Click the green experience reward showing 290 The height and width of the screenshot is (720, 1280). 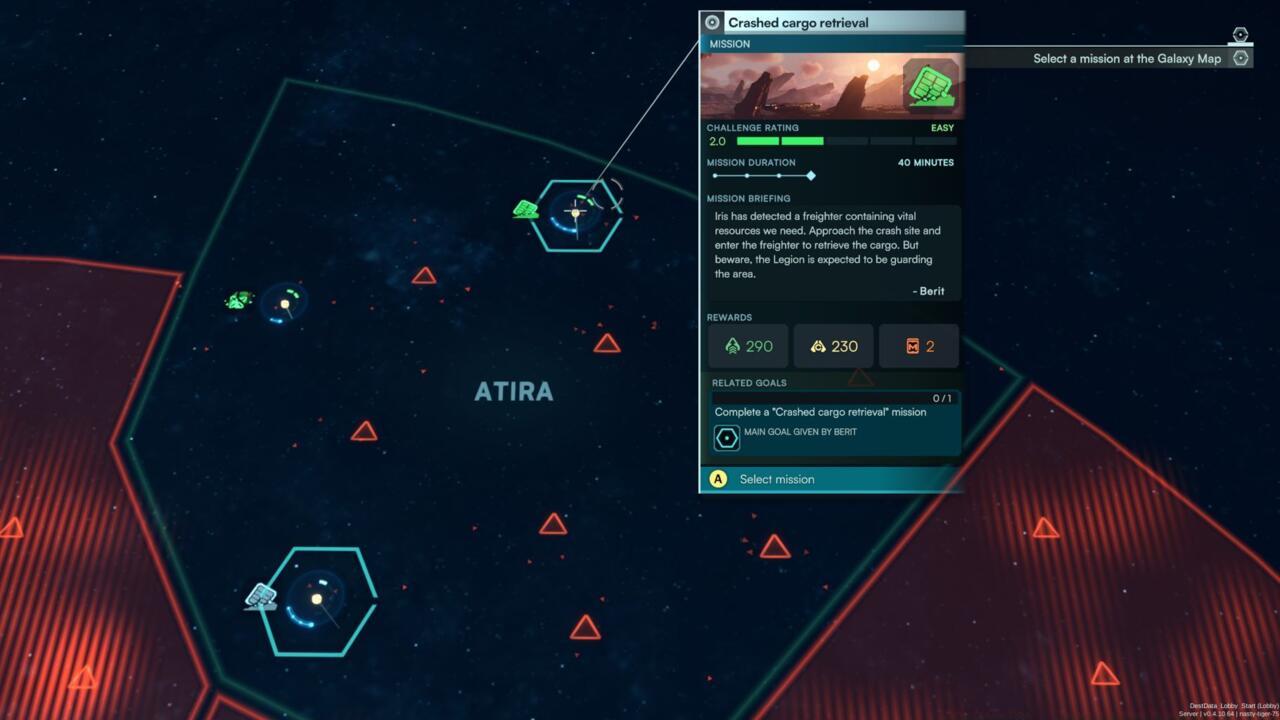tap(747, 346)
